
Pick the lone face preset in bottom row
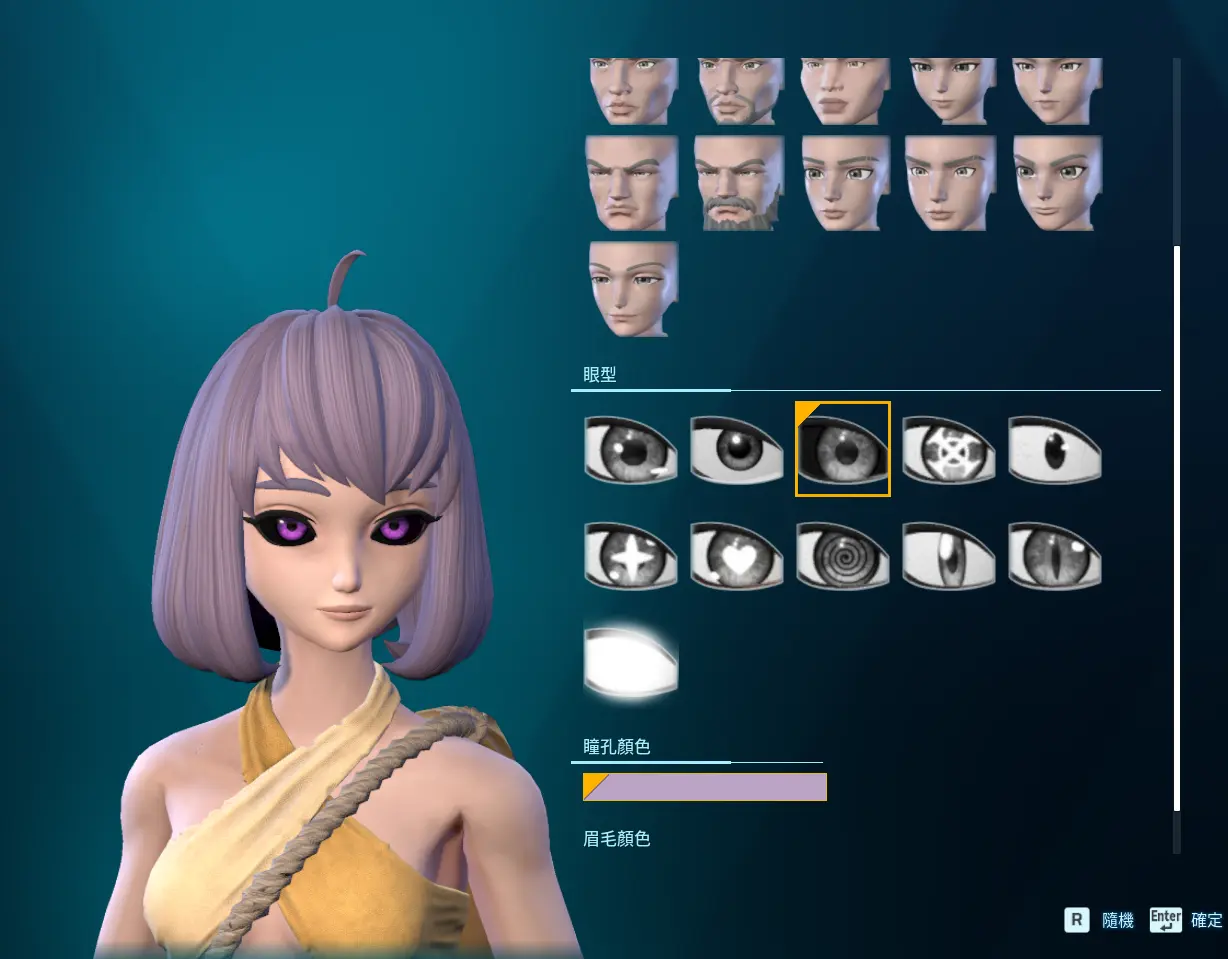tap(632, 289)
